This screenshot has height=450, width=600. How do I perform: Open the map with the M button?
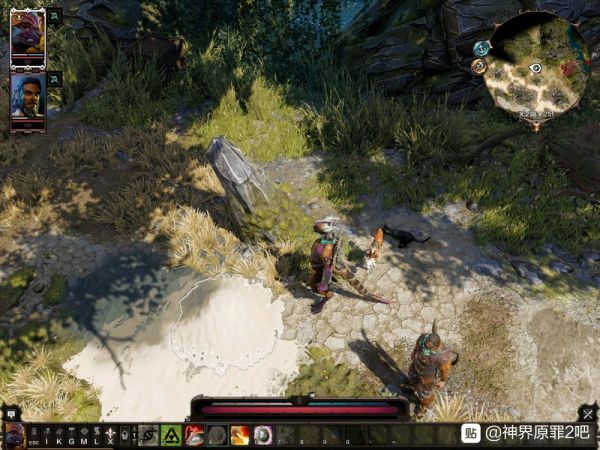pos(84,436)
